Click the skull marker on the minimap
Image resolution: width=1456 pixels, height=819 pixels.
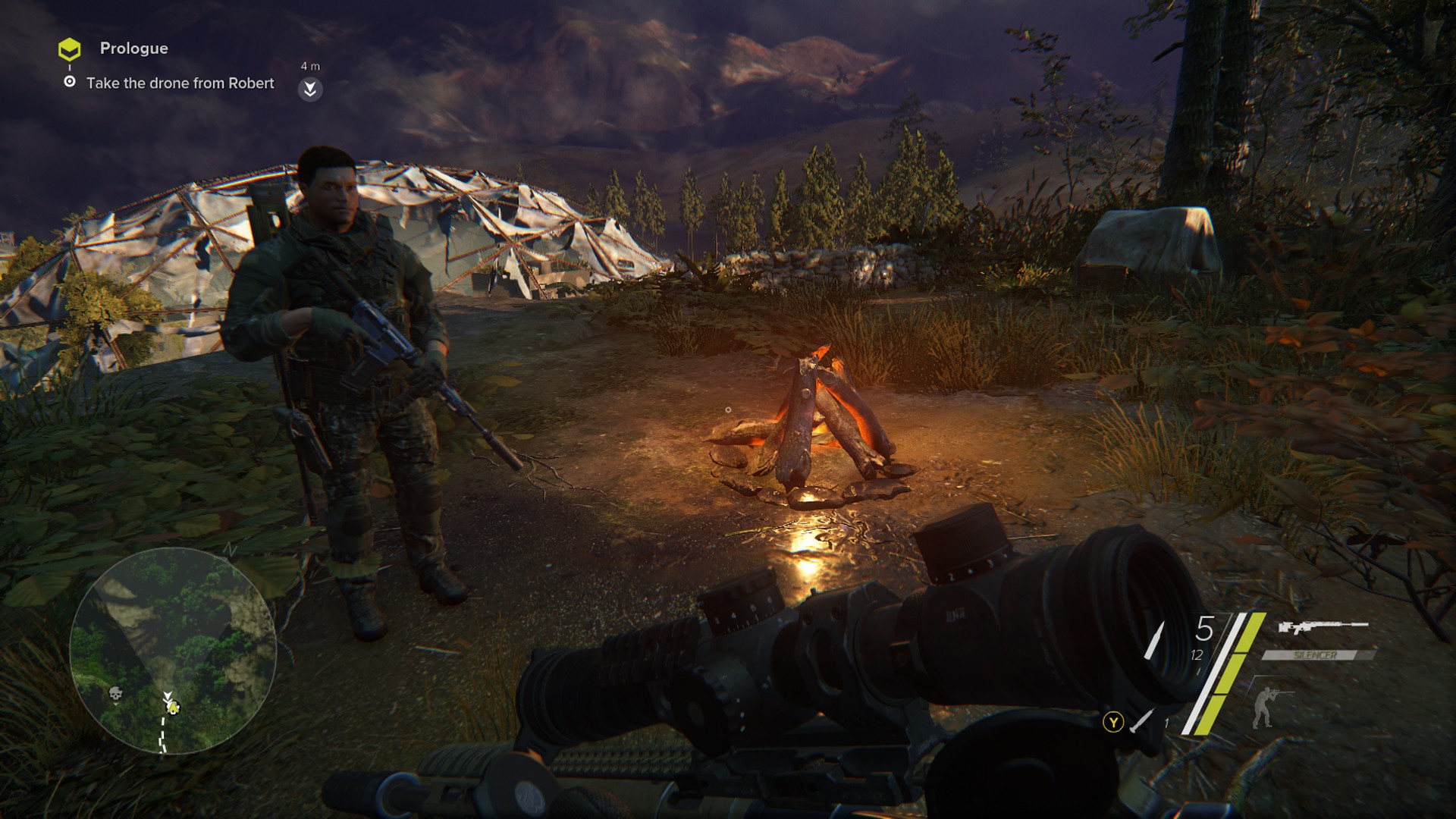click(115, 693)
